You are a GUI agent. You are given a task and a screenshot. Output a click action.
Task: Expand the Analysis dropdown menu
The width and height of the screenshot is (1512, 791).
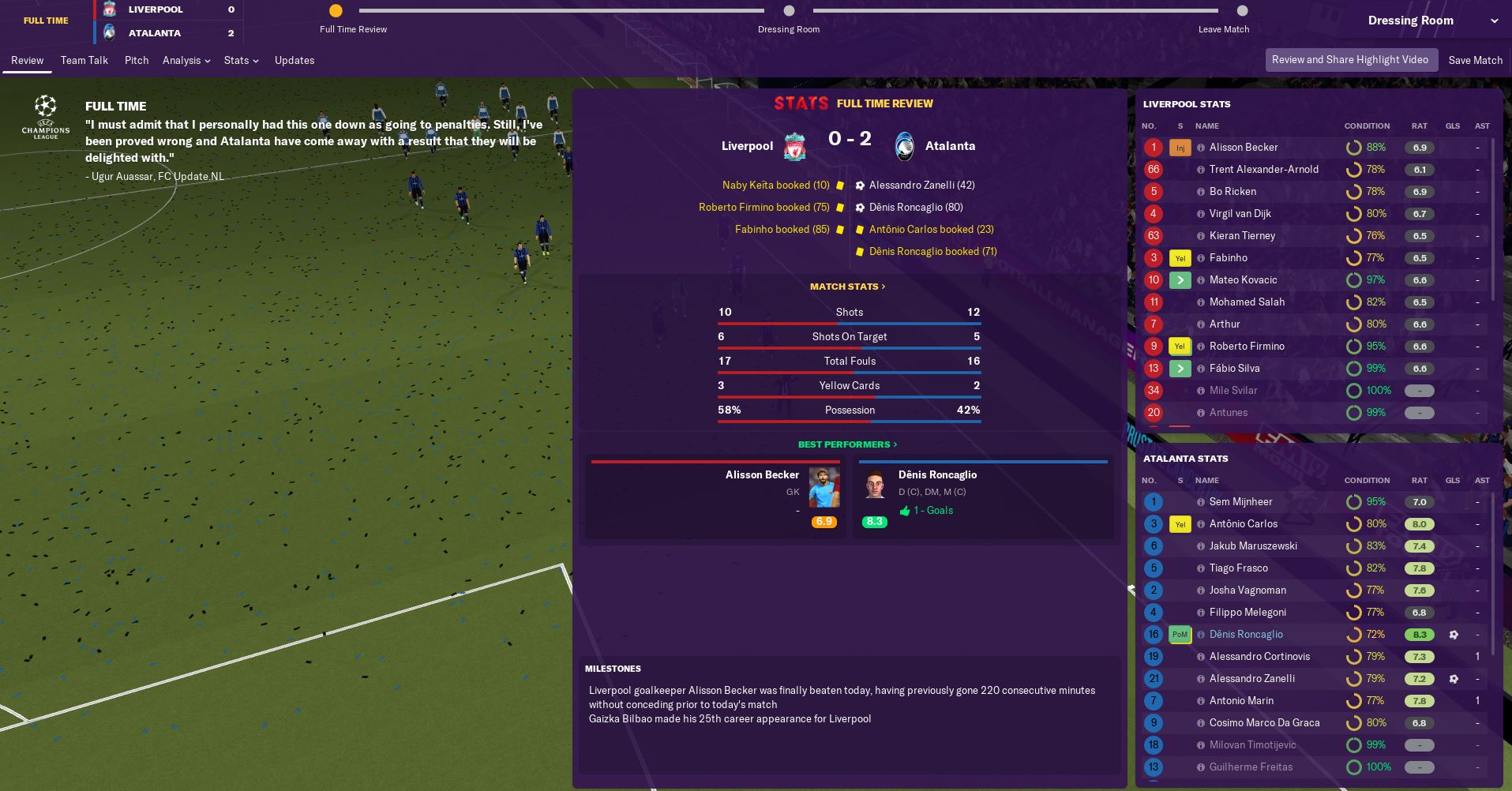[x=186, y=60]
